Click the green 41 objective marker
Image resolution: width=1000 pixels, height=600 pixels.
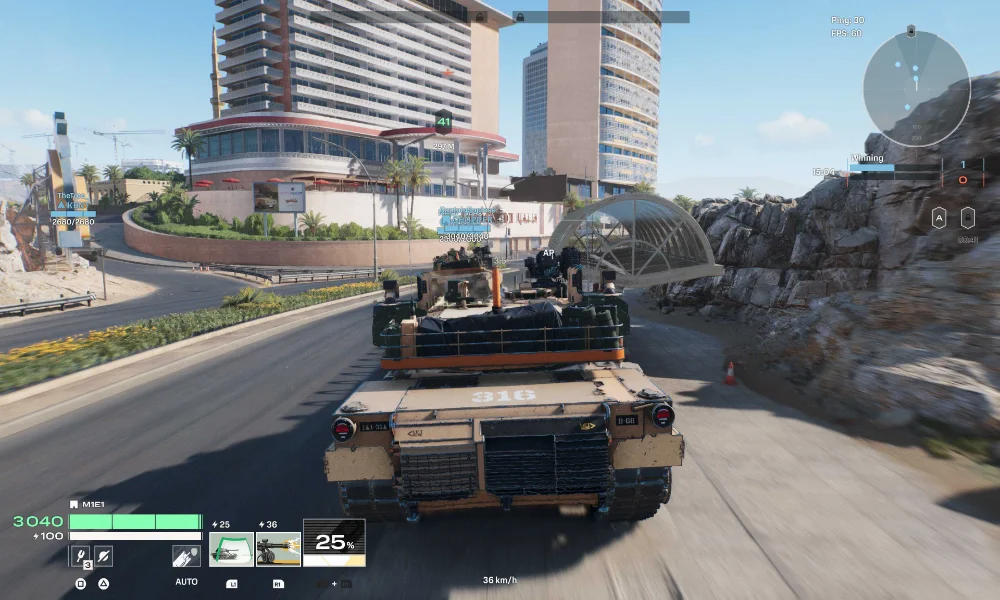pyautogui.click(x=443, y=123)
